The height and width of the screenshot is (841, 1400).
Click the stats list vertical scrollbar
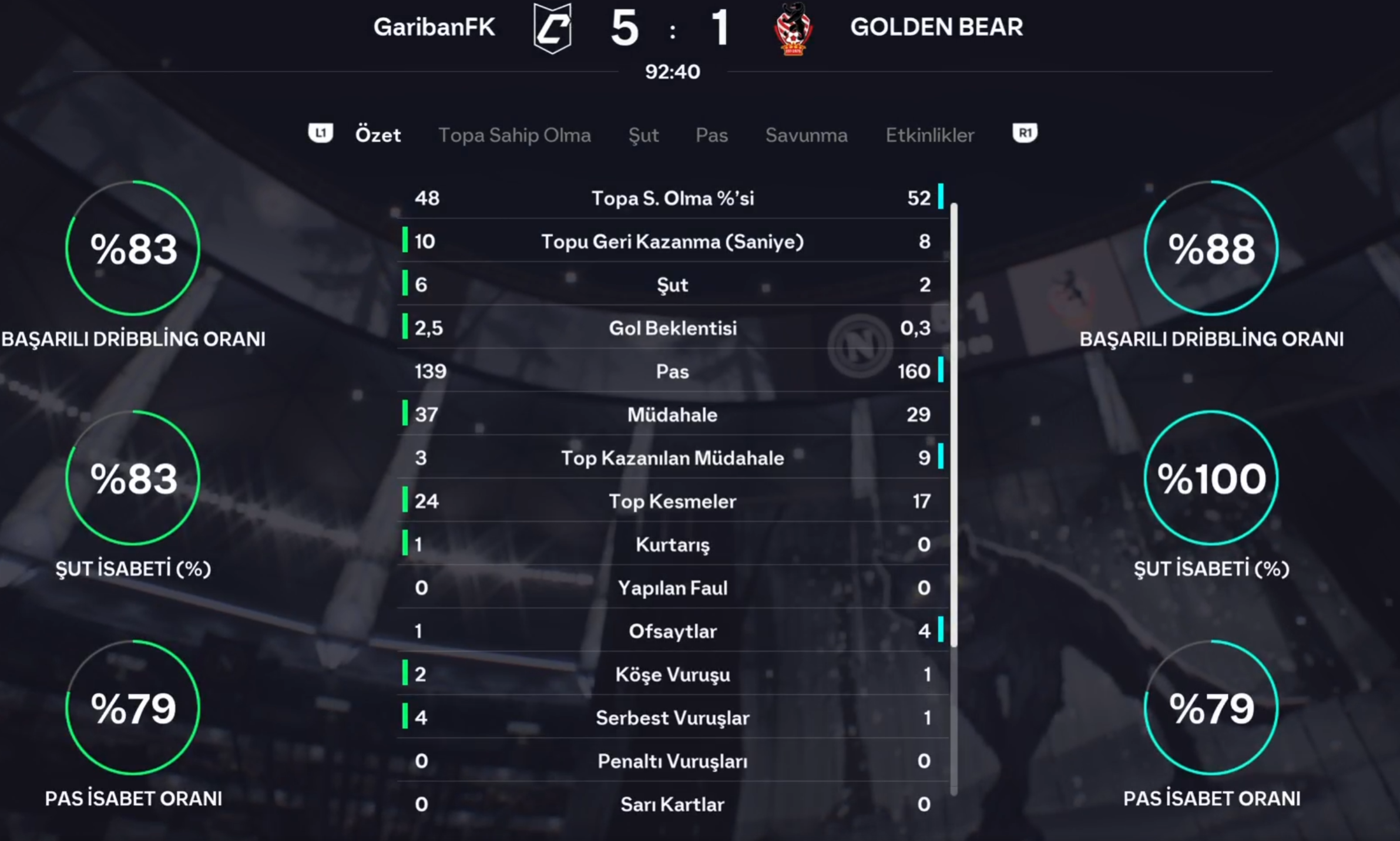(954, 424)
